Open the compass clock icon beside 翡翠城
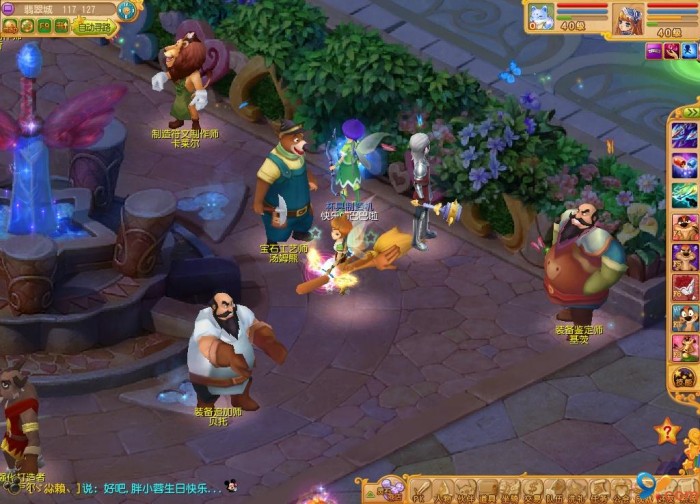The height and width of the screenshot is (504, 700). point(127,10)
